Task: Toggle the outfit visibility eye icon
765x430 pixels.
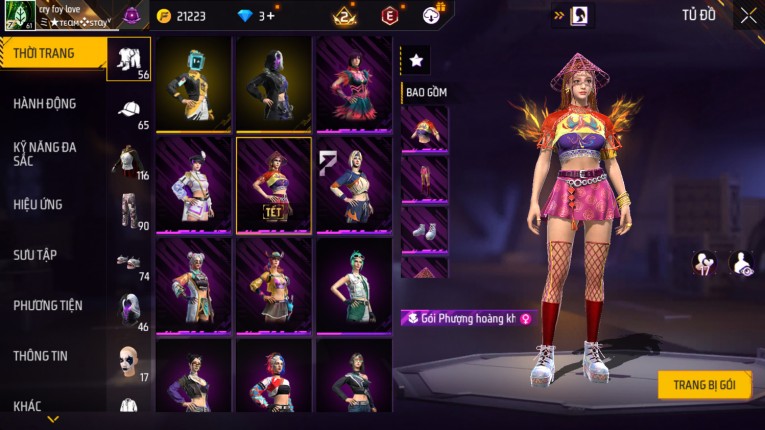Action: pos(742,263)
